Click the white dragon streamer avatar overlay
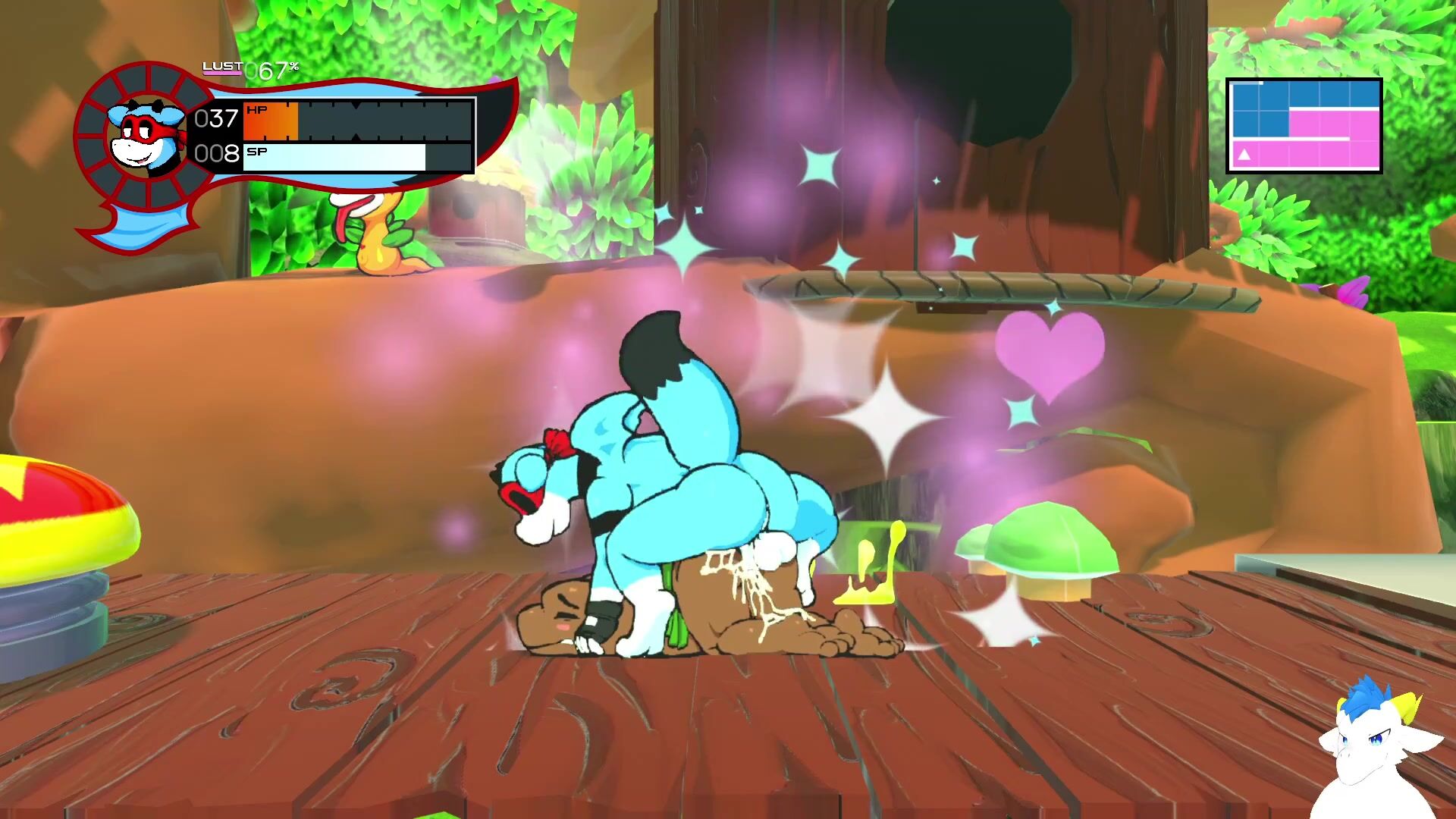 (1375, 753)
